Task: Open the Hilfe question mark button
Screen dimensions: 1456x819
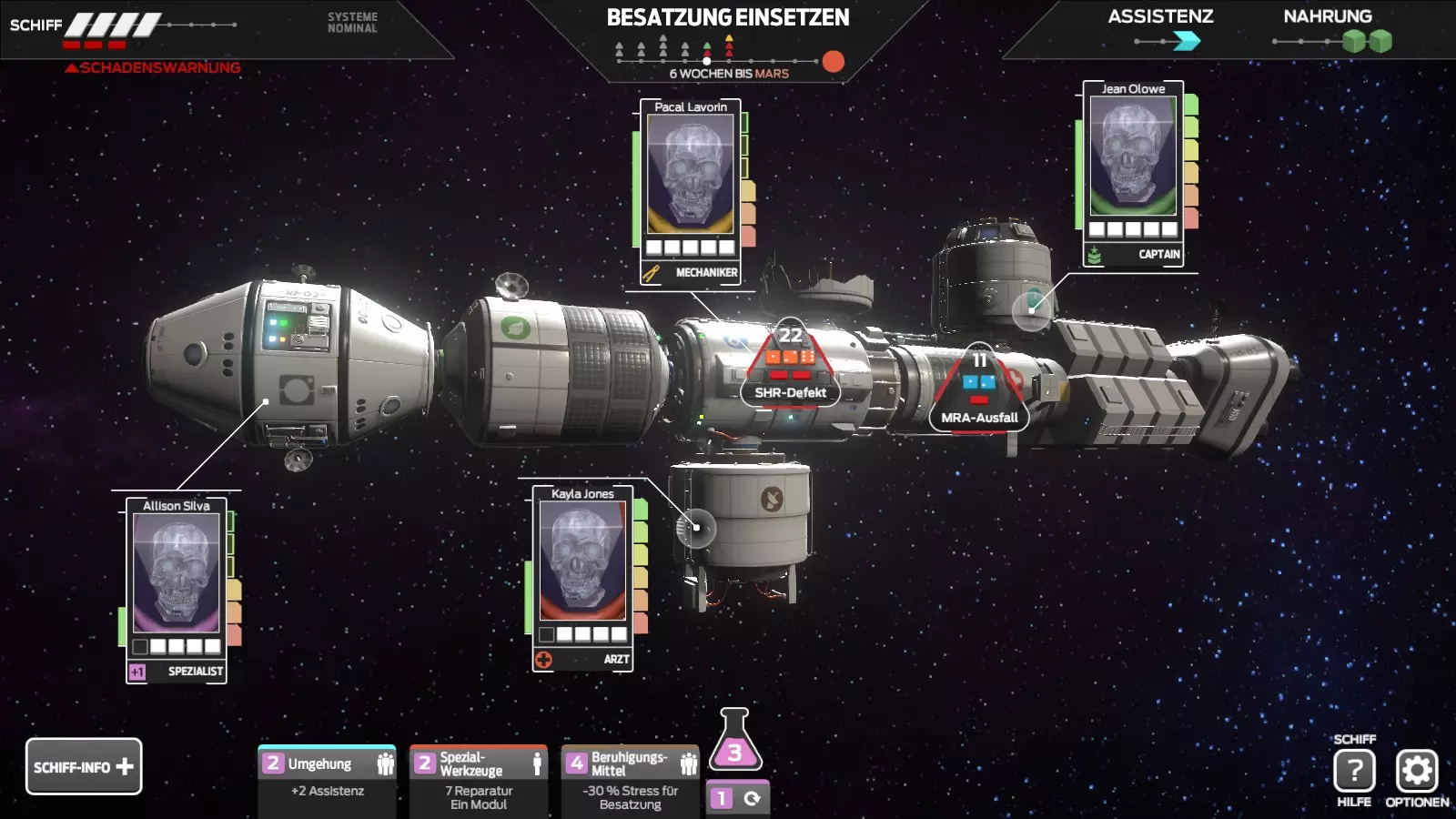Action: pyautogui.click(x=1354, y=771)
